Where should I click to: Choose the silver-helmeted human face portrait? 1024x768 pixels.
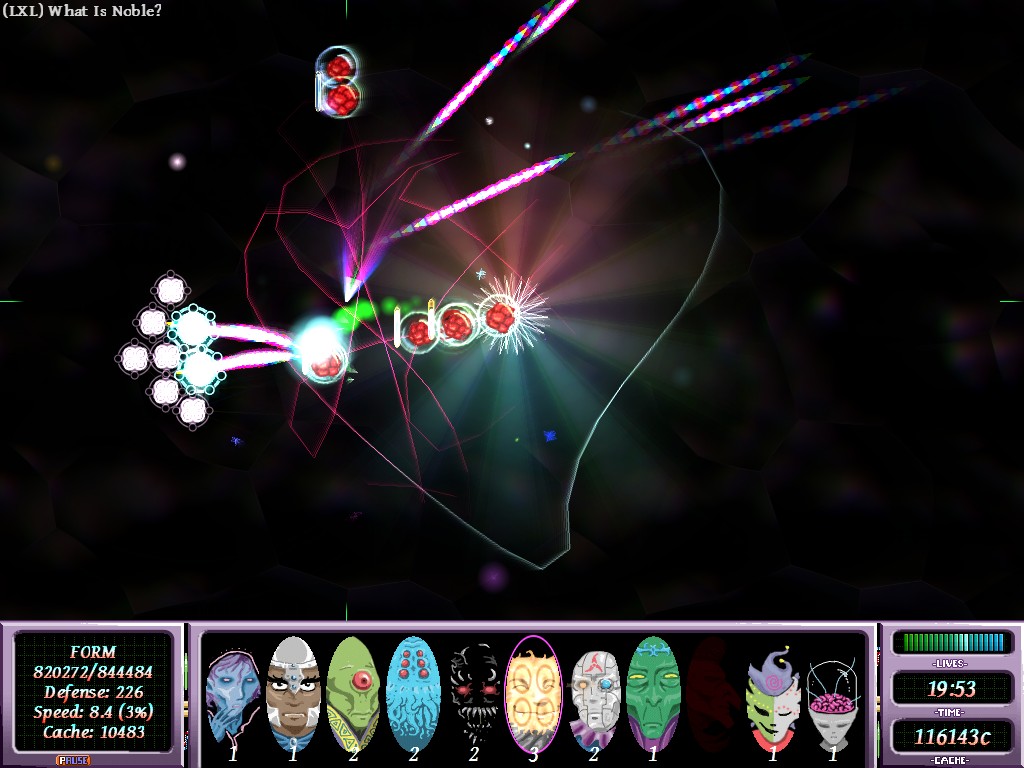click(x=292, y=692)
